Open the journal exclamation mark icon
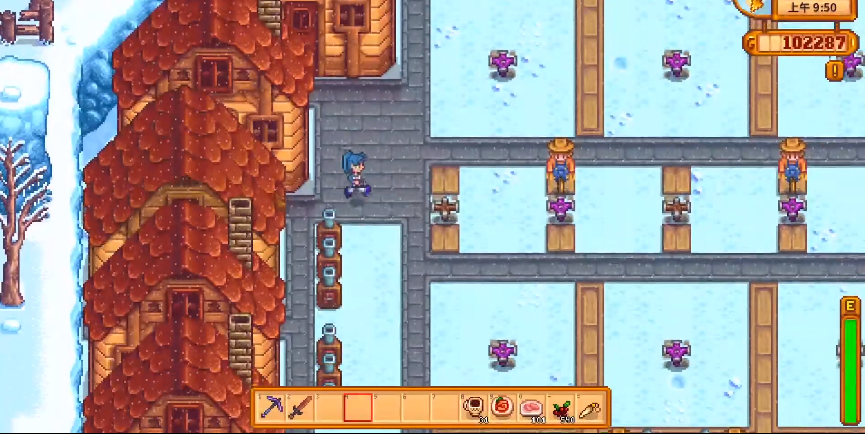 click(834, 70)
